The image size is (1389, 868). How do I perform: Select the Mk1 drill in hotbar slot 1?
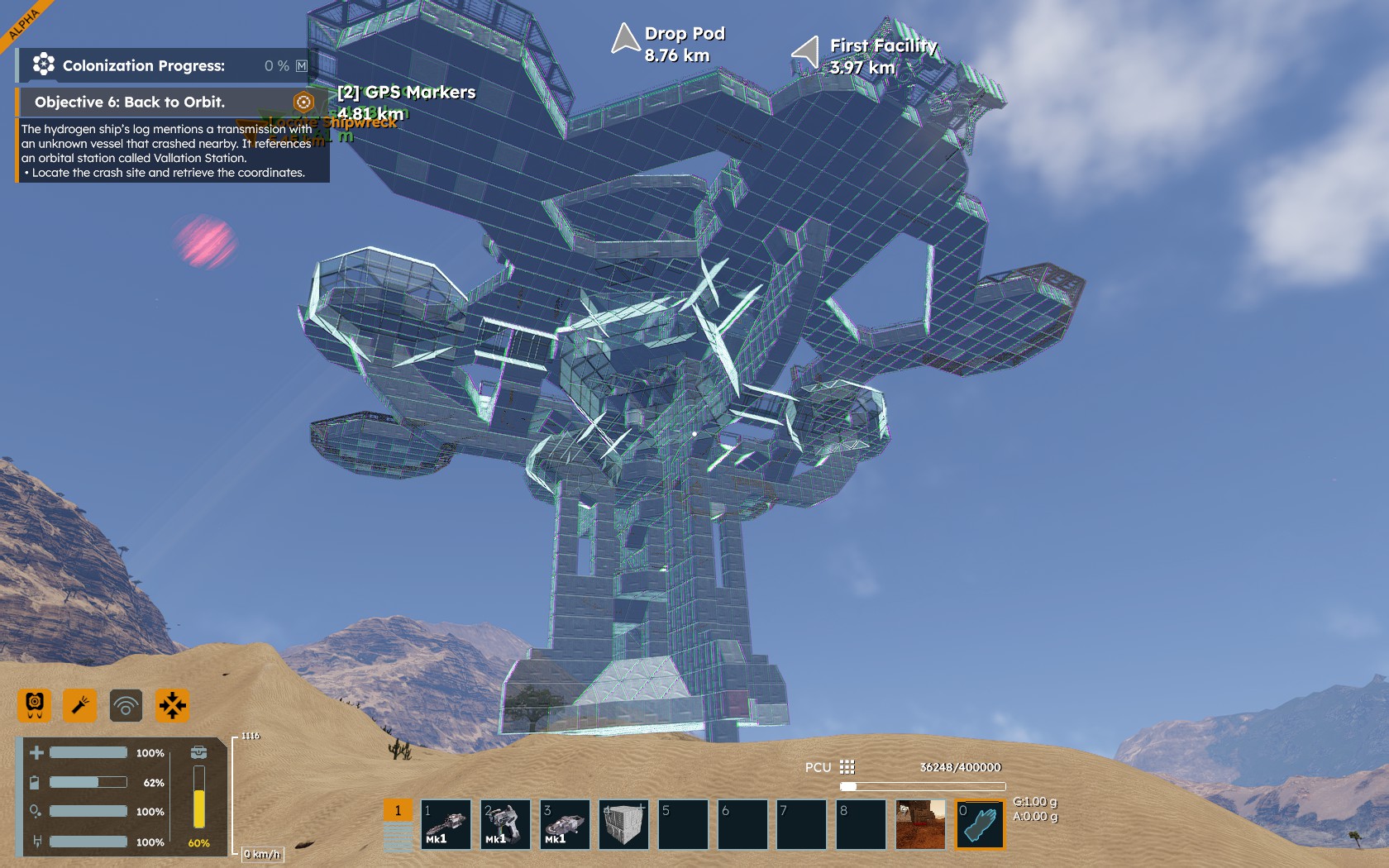click(446, 824)
